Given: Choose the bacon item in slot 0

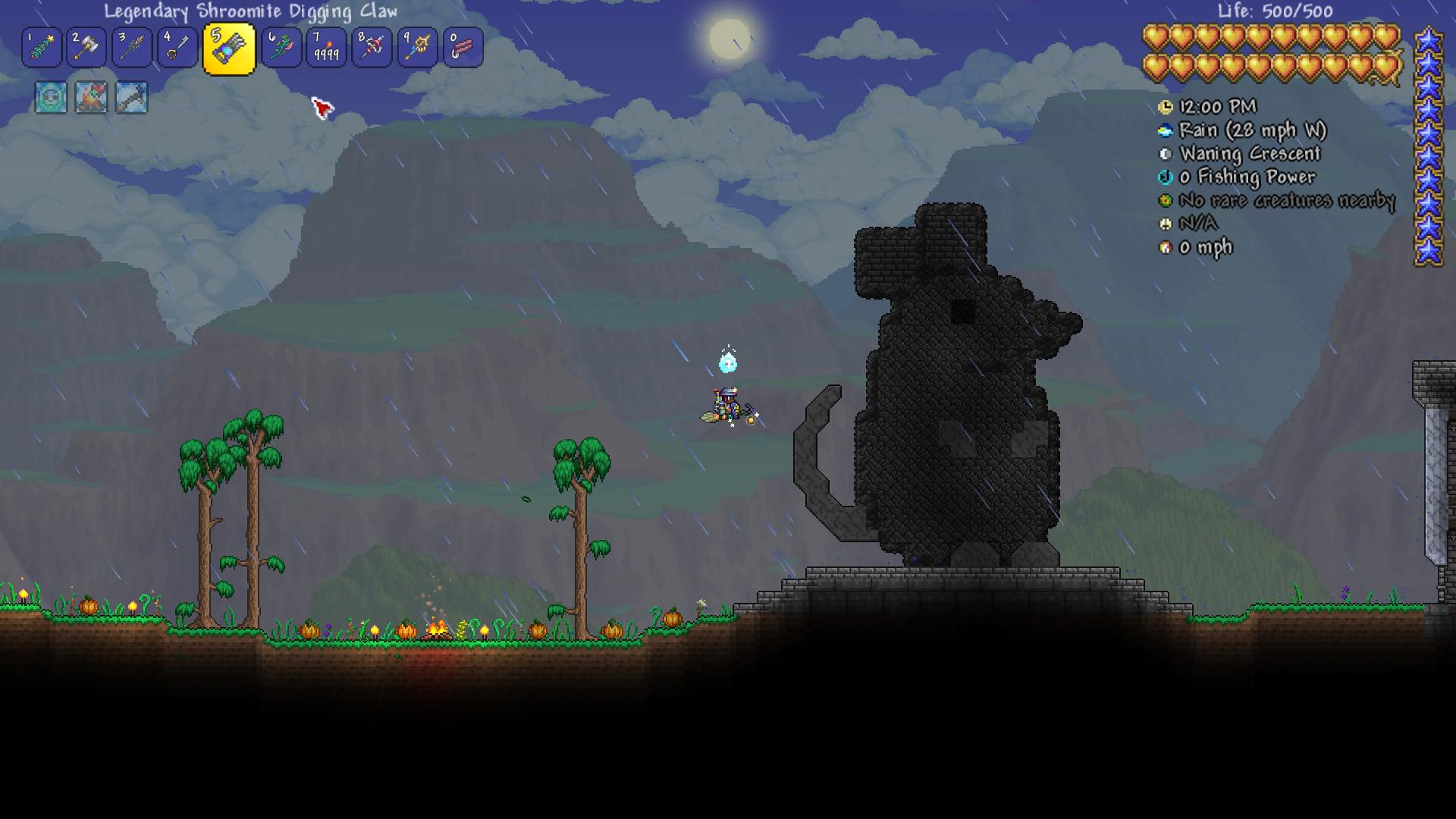Looking at the screenshot, I should [463, 49].
